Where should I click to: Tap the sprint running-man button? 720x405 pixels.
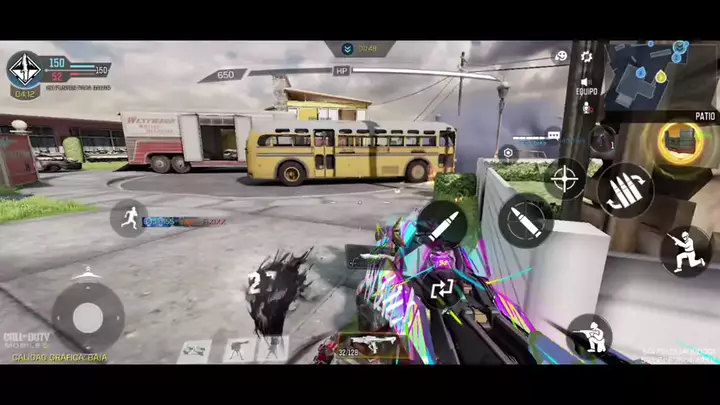129,217
